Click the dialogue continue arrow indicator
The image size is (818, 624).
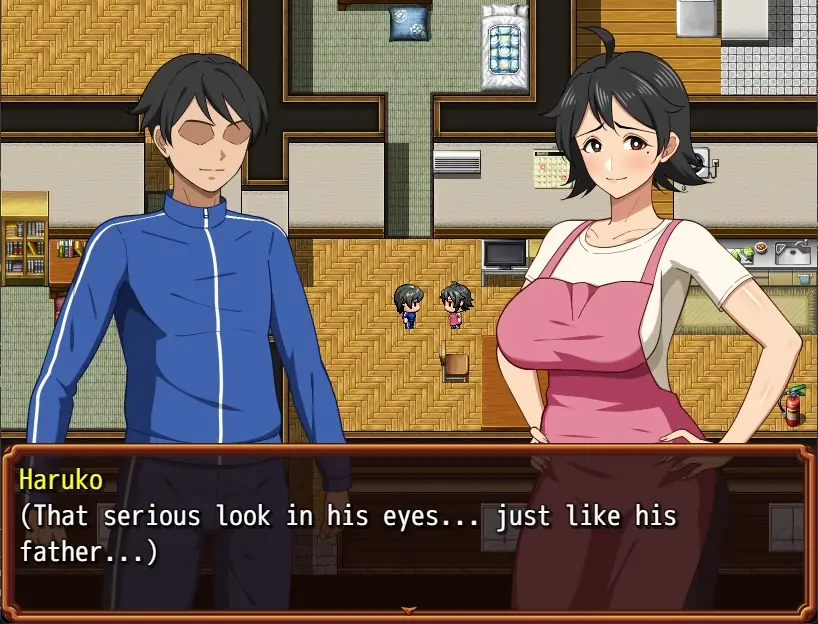408,609
